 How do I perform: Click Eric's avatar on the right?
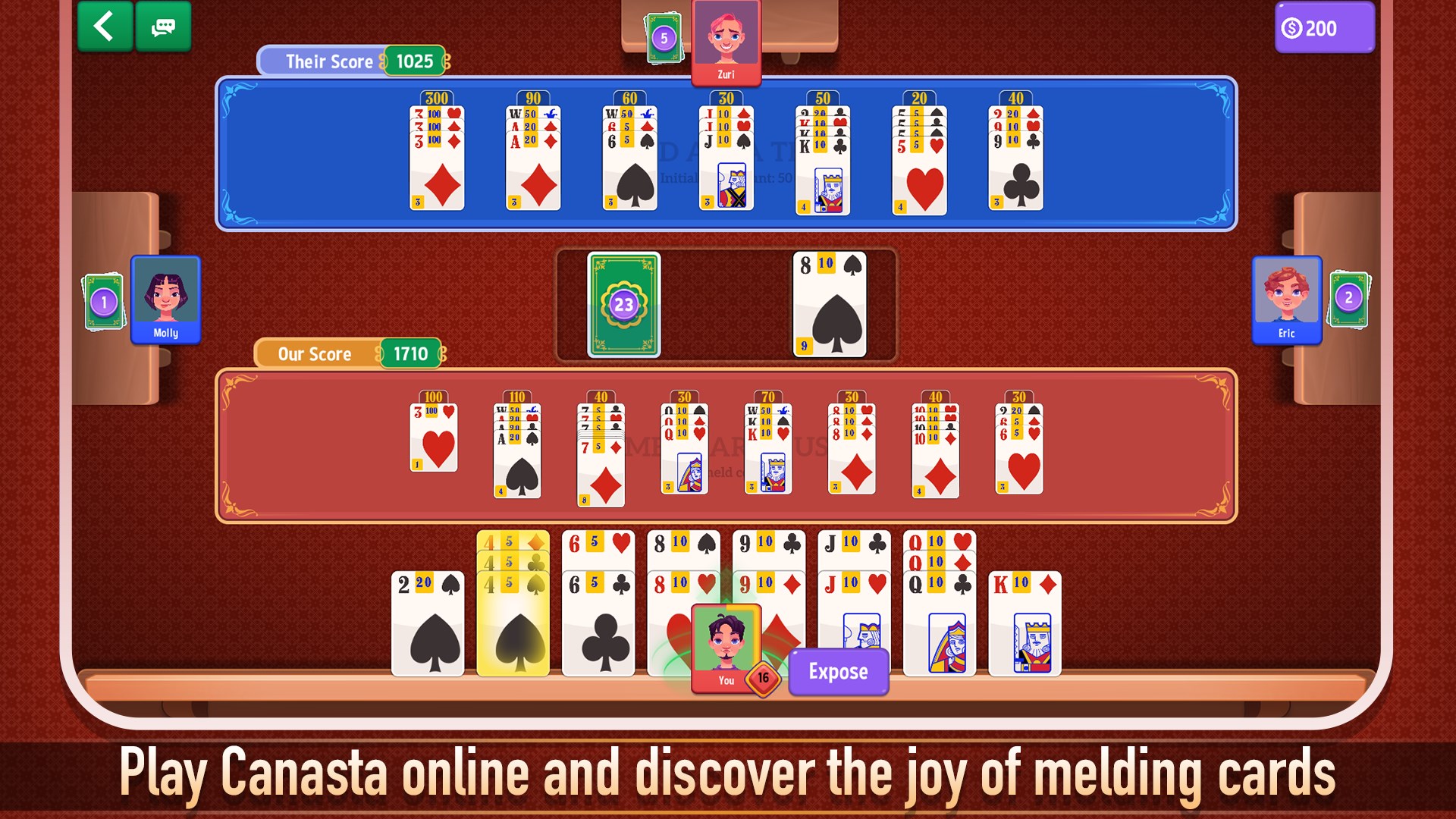point(1287,300)
